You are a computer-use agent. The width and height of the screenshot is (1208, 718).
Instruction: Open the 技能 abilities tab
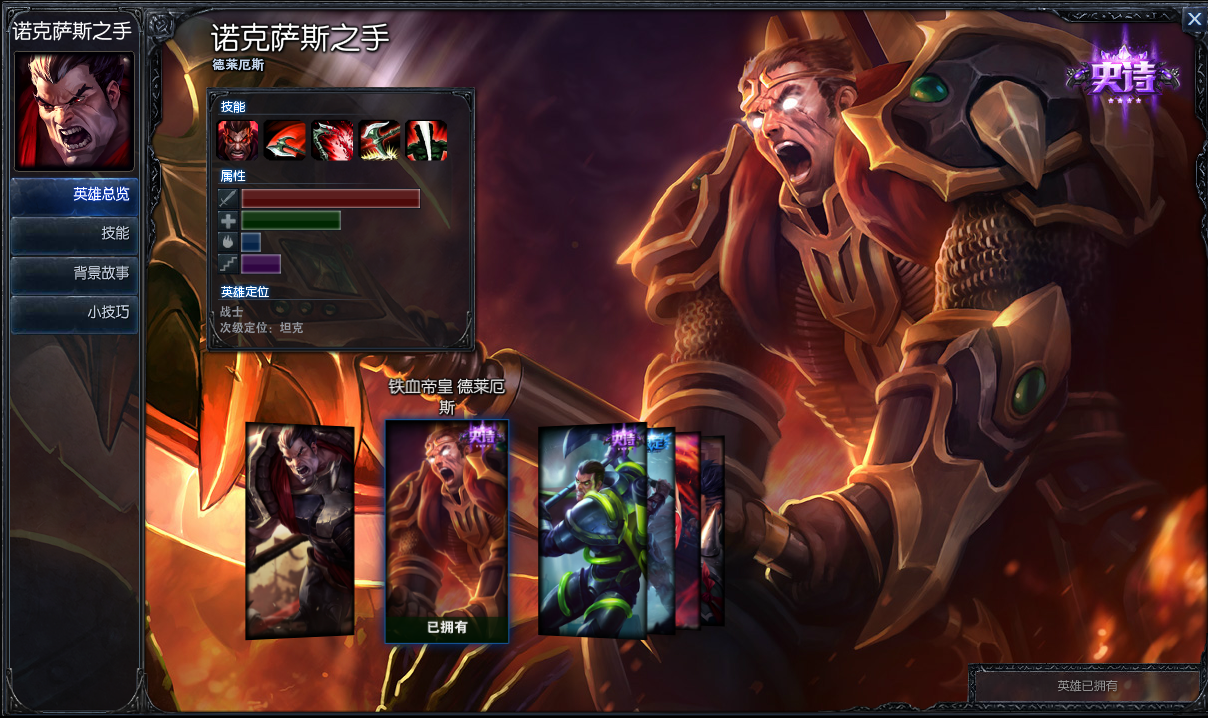point(75,233)
